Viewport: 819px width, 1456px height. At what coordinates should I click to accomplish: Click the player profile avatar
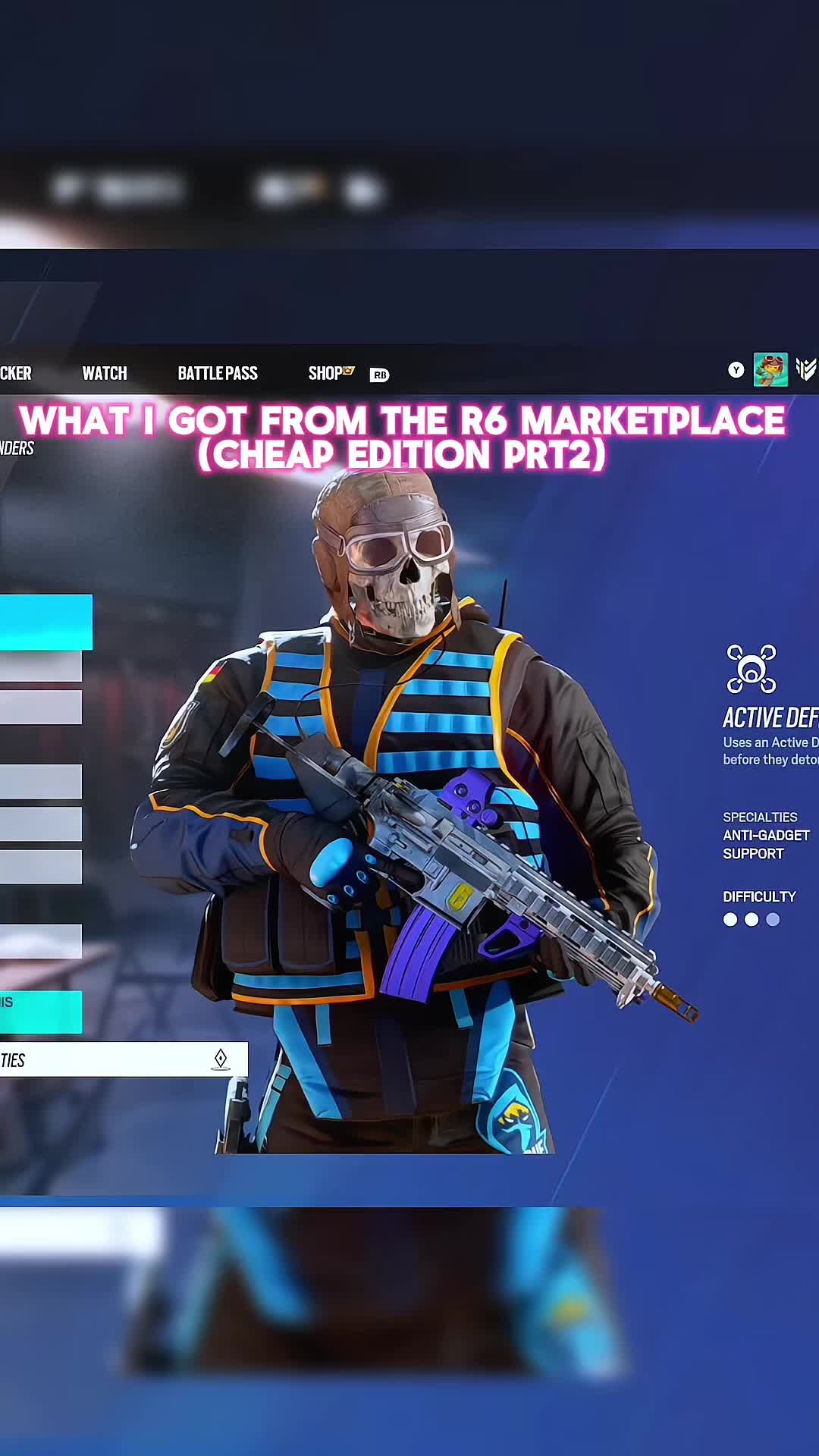[x=770, y=370]
